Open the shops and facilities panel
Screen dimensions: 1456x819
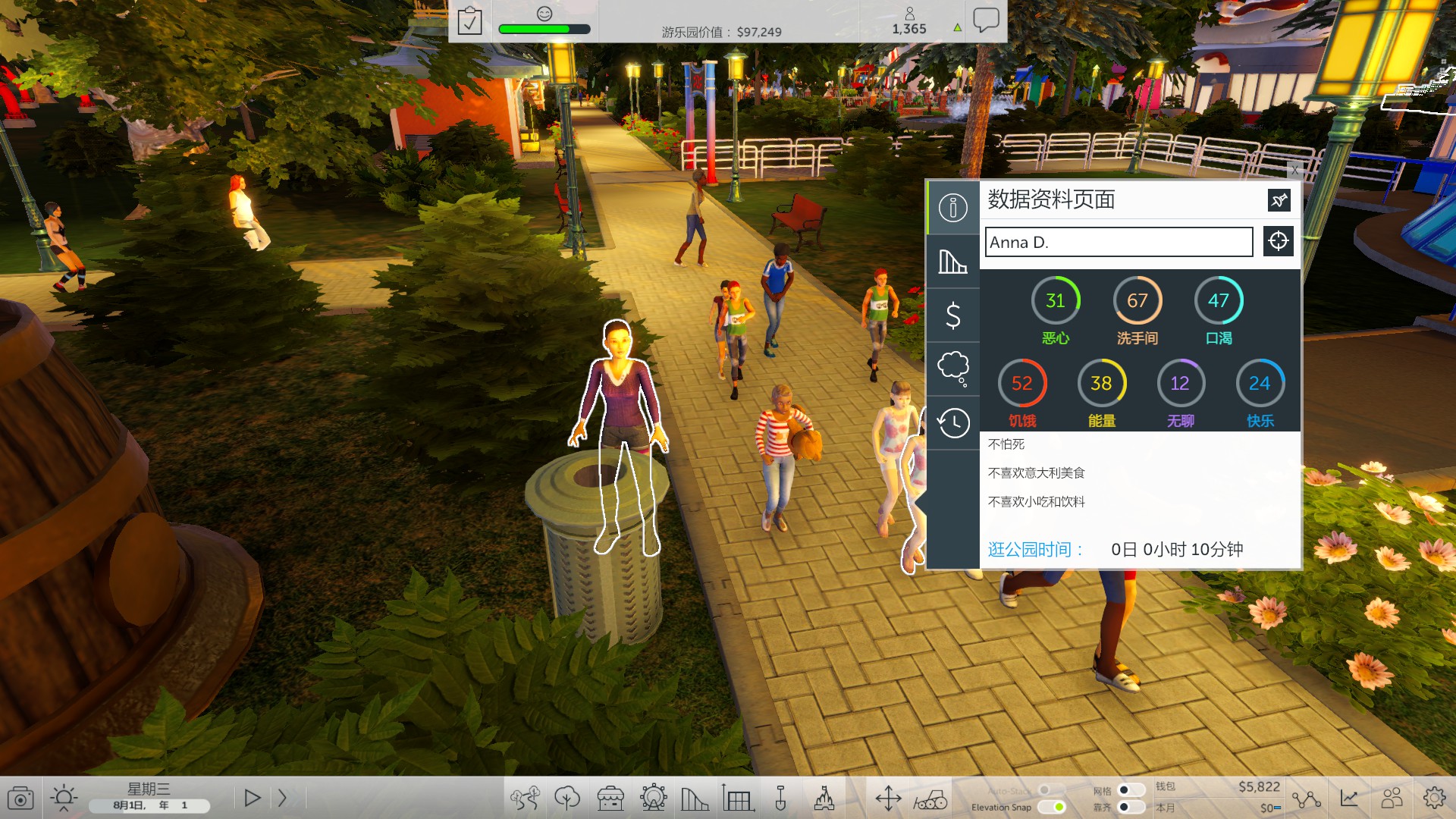[610, 798]
